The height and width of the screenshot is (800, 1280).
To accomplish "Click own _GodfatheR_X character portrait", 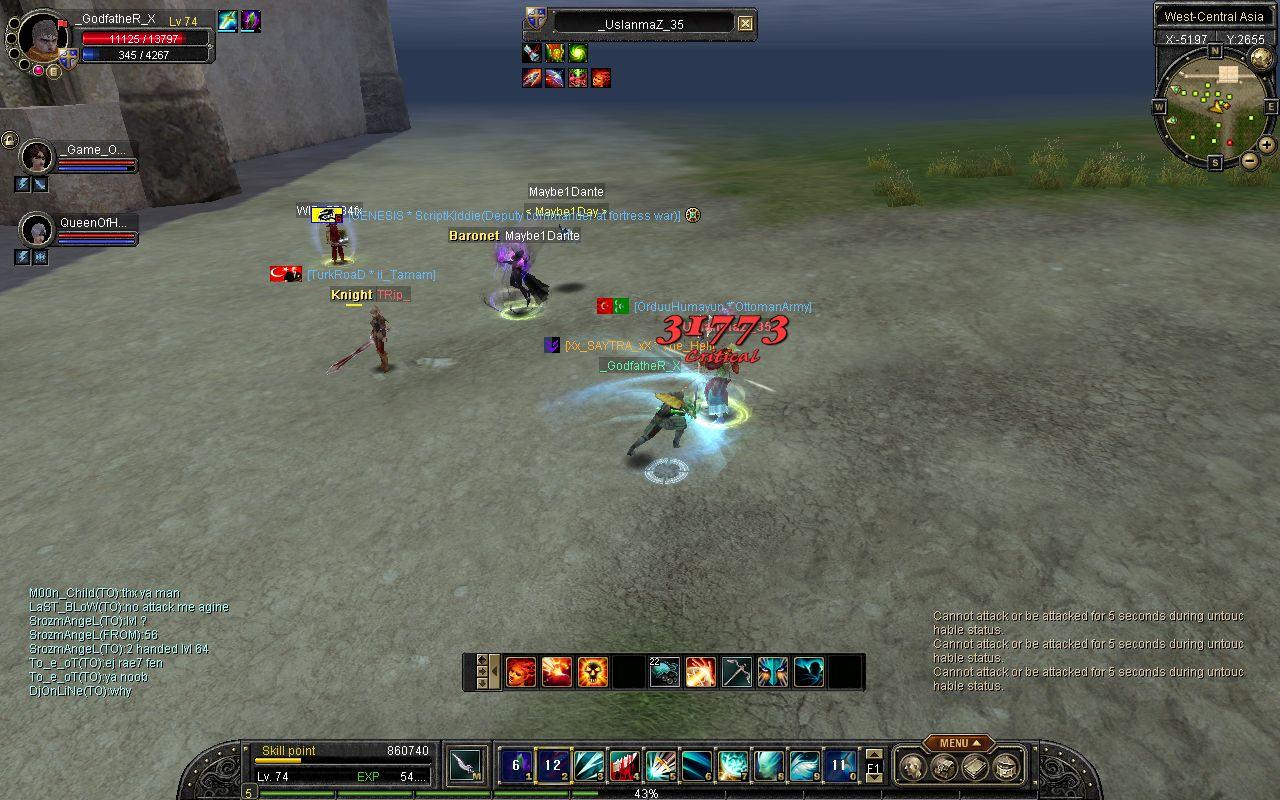I will click(x=42, y=38).
